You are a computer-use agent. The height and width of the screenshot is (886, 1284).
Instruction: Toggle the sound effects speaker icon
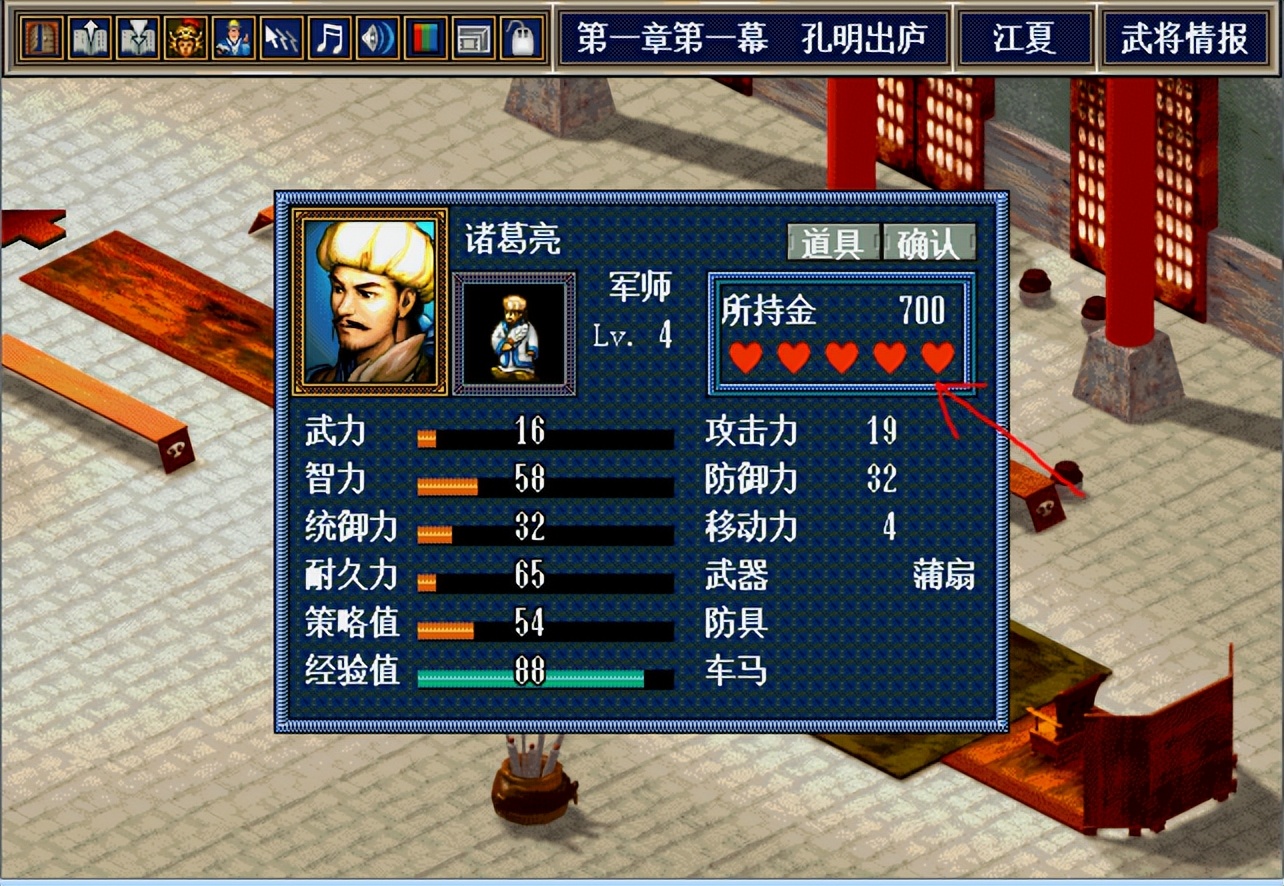(377, 38)
